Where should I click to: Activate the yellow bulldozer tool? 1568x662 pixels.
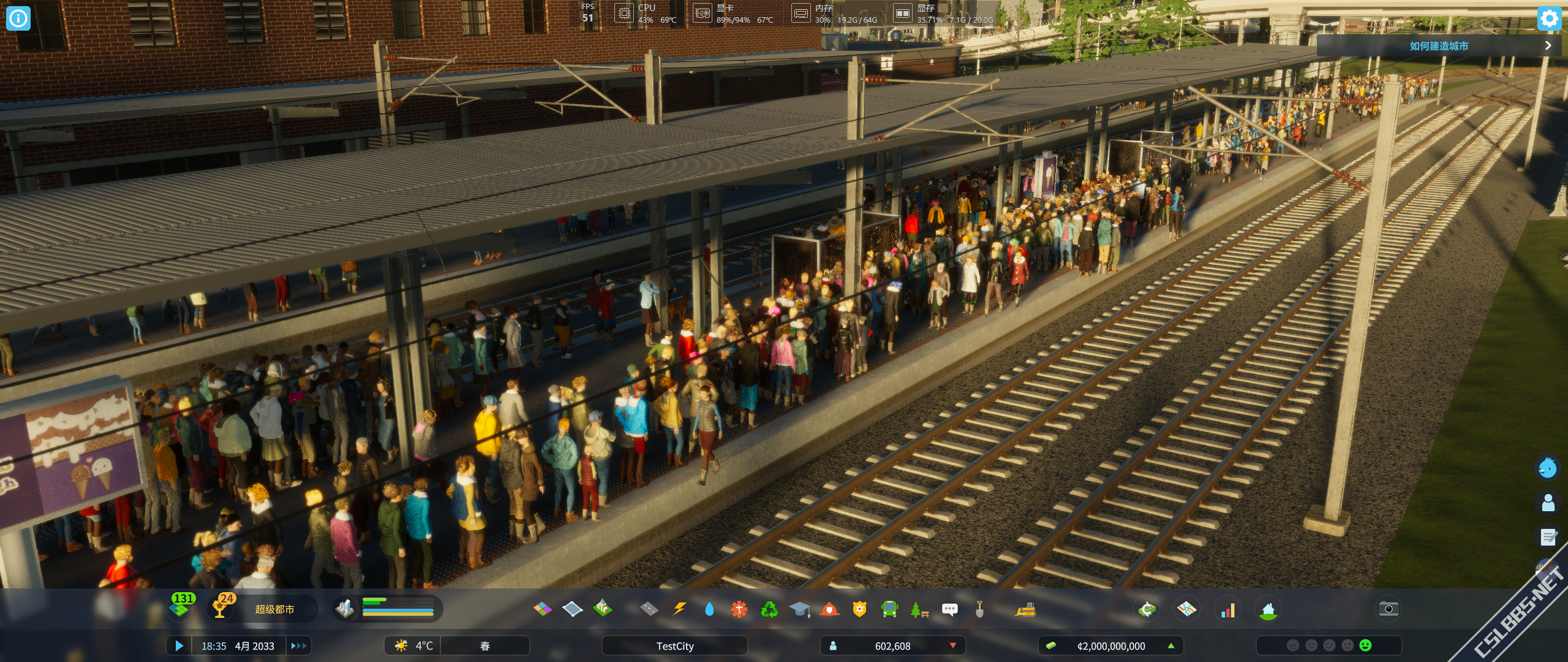coord(1025,609)
